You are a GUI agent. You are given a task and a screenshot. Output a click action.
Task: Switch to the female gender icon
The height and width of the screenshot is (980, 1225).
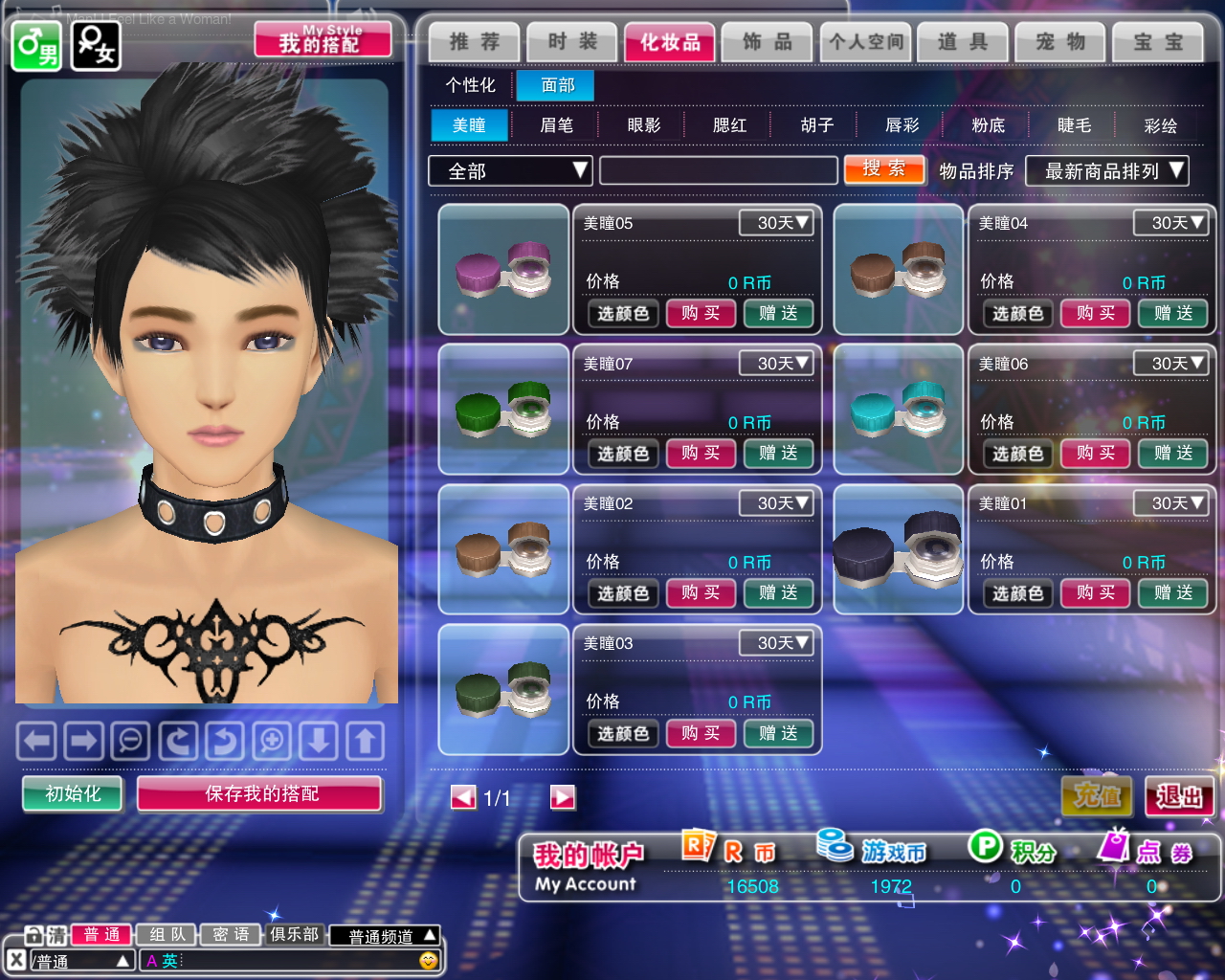[x=96, y=45]
